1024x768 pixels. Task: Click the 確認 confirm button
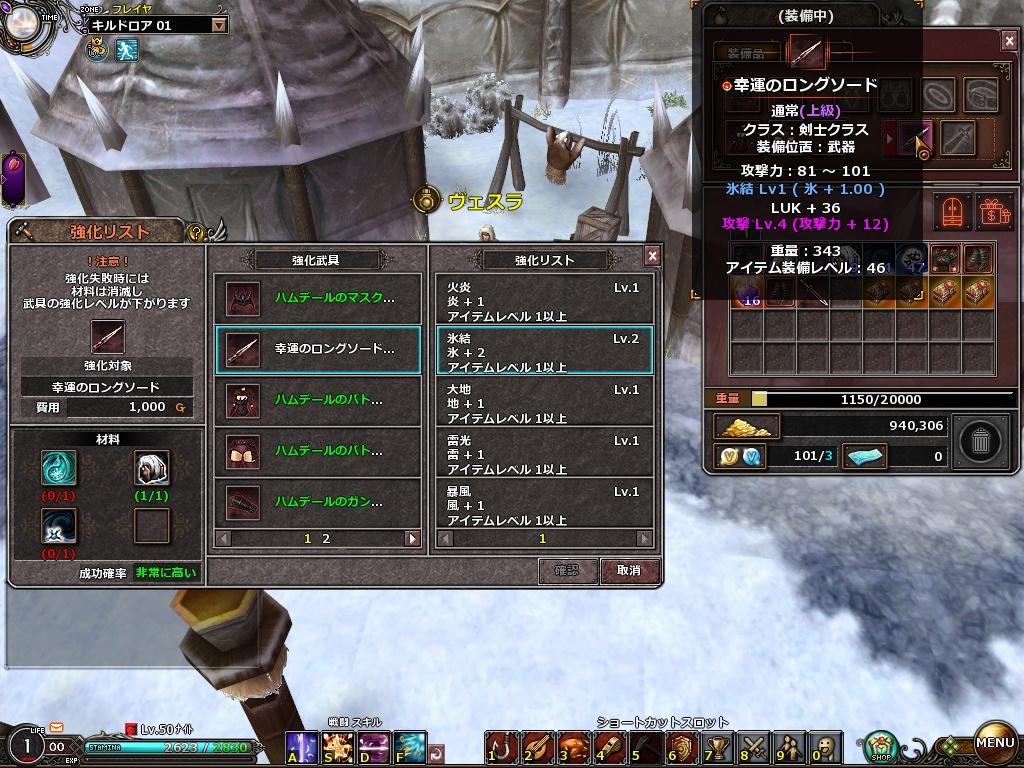567,570
